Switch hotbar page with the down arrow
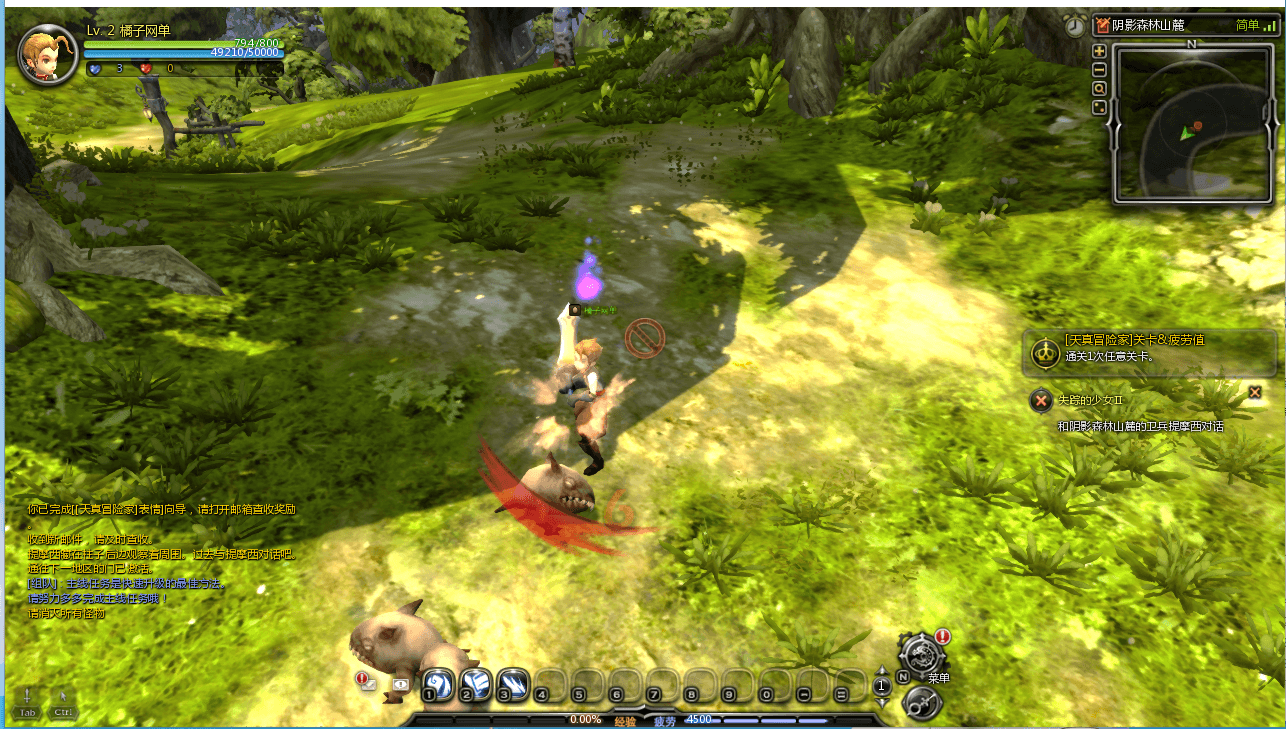This screenshot has width=1286, height=729. click(882, 699)
